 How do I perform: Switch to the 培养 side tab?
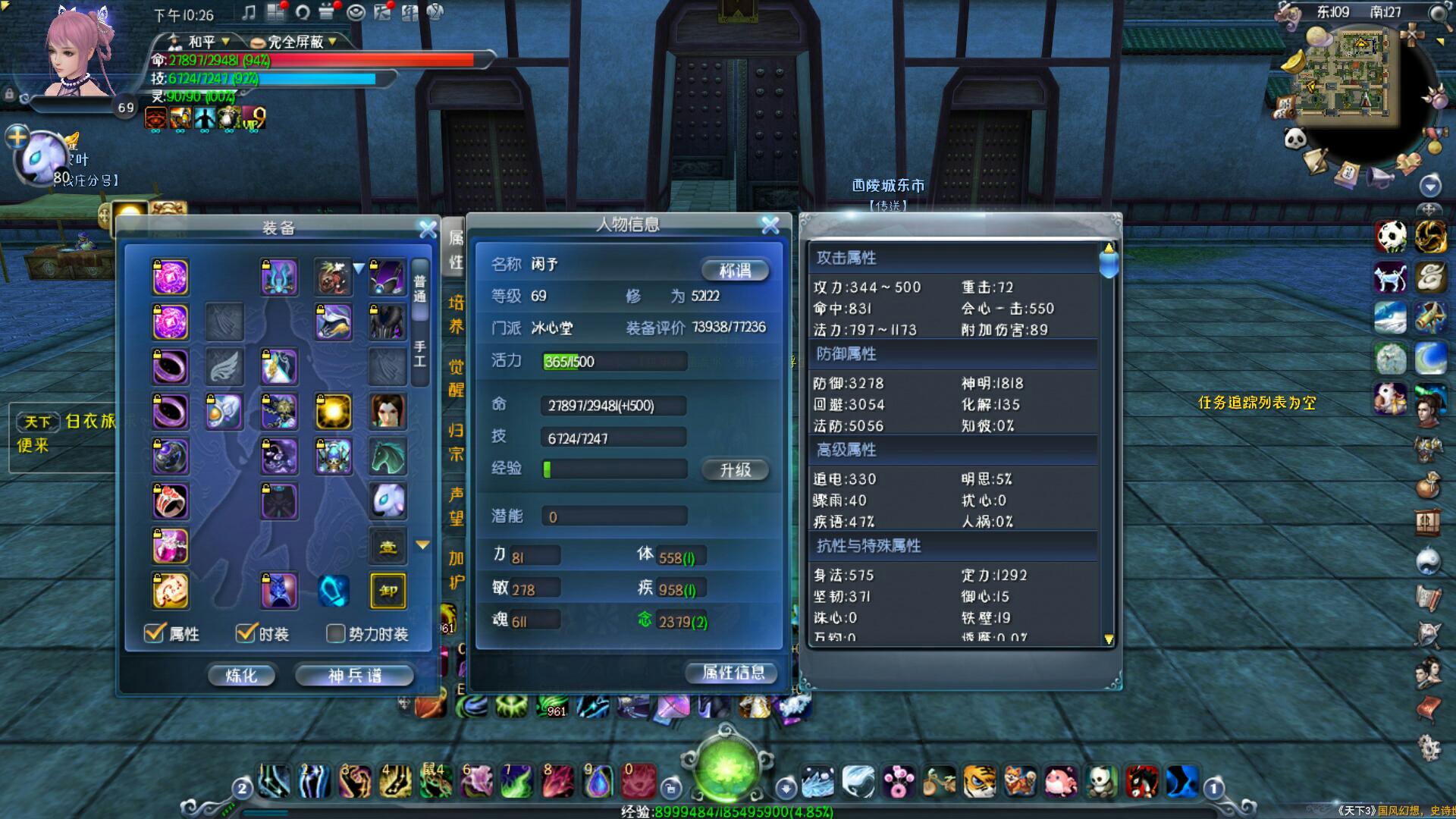(x=456, y=315)
